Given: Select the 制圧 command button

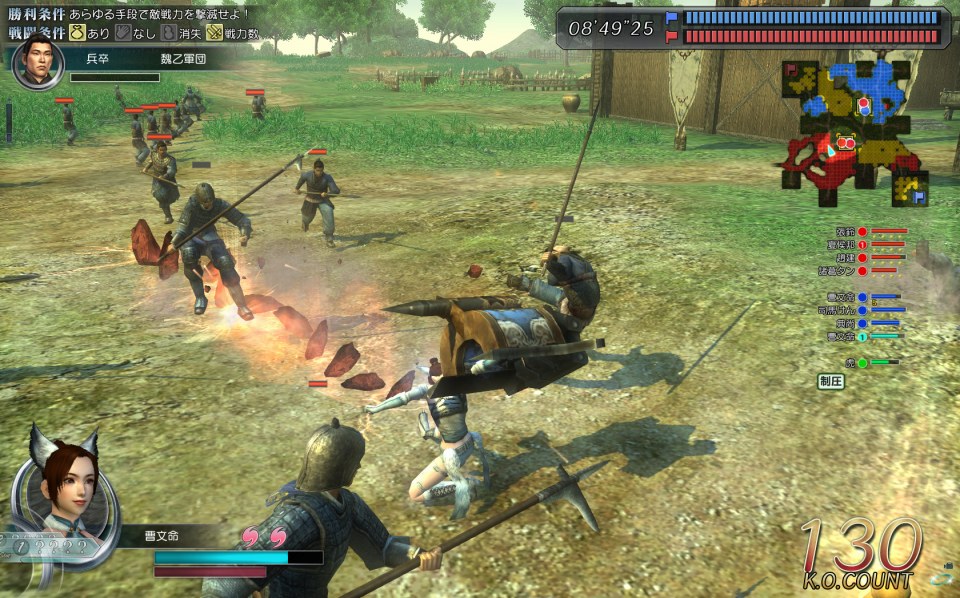Looking at the screenshot, I should point(831,381).
